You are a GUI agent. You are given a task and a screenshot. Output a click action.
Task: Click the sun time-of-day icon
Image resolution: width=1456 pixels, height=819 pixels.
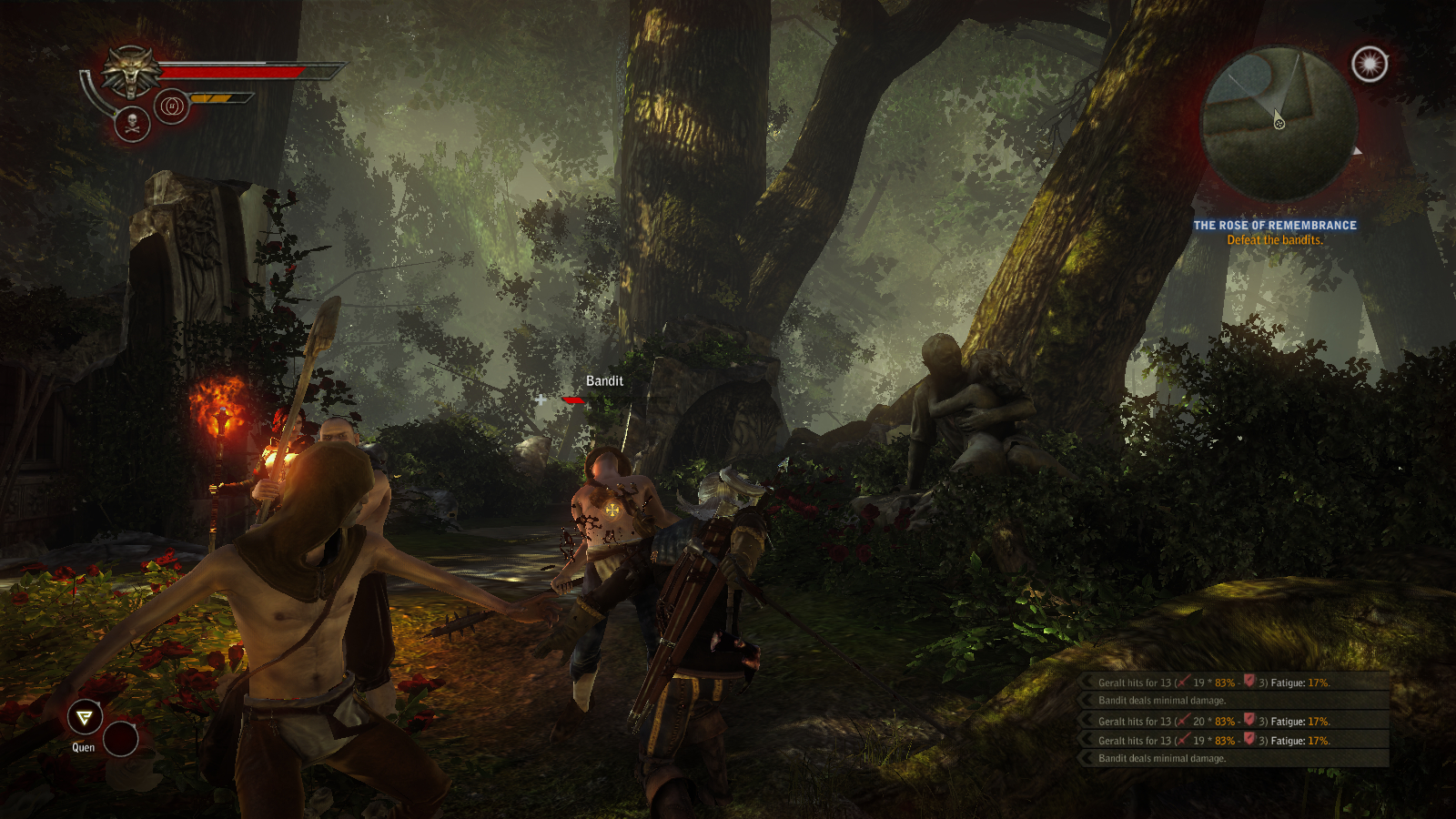1370,64
